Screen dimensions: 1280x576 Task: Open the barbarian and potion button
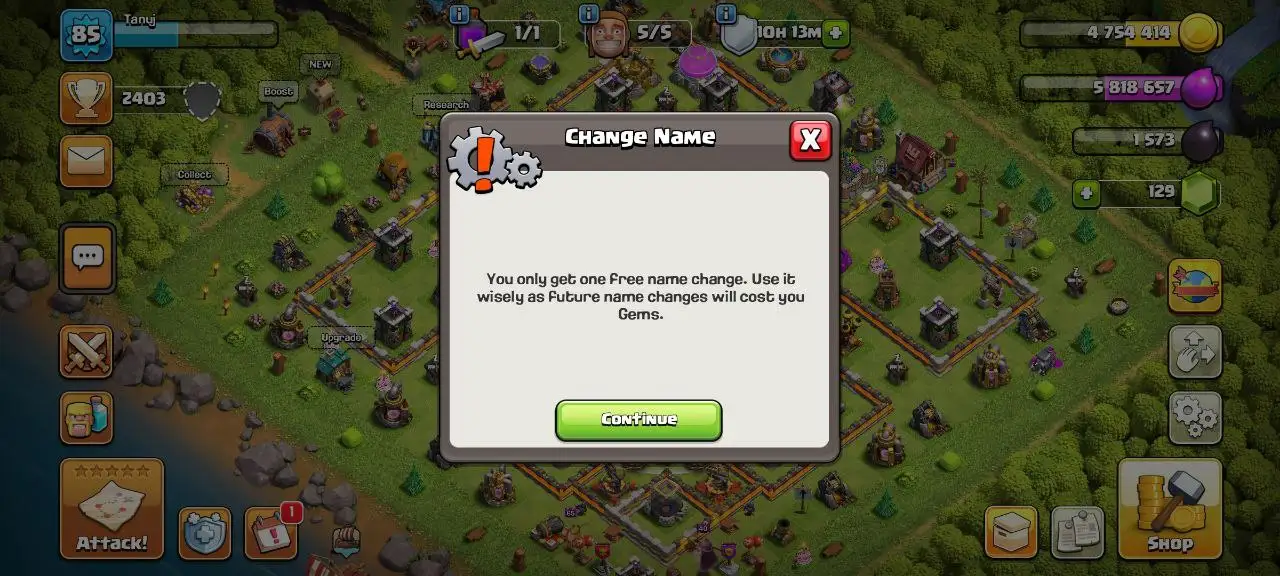pyautogui.click(x=86, y=418)
